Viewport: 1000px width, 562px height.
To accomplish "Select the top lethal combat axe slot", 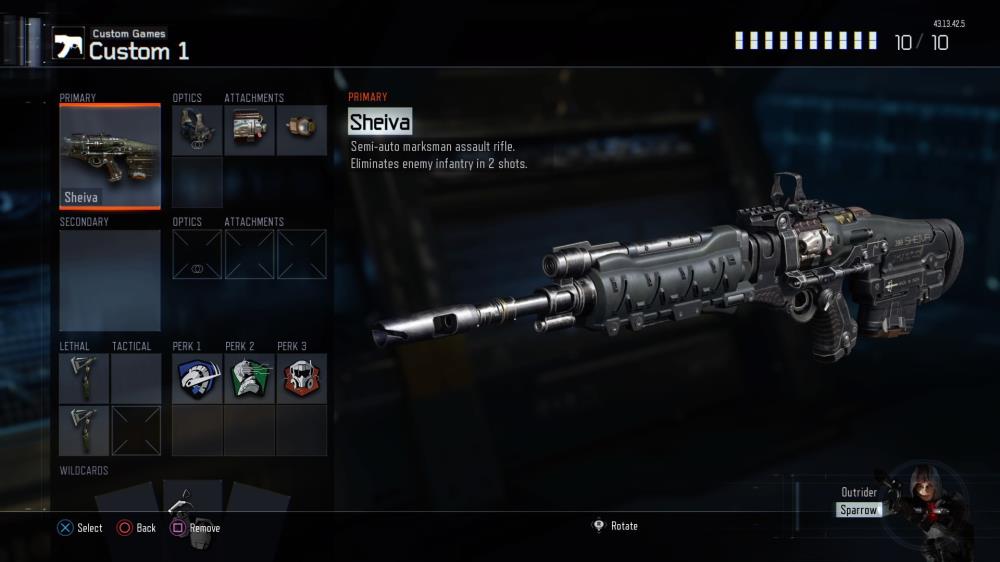I will point(84,379).
